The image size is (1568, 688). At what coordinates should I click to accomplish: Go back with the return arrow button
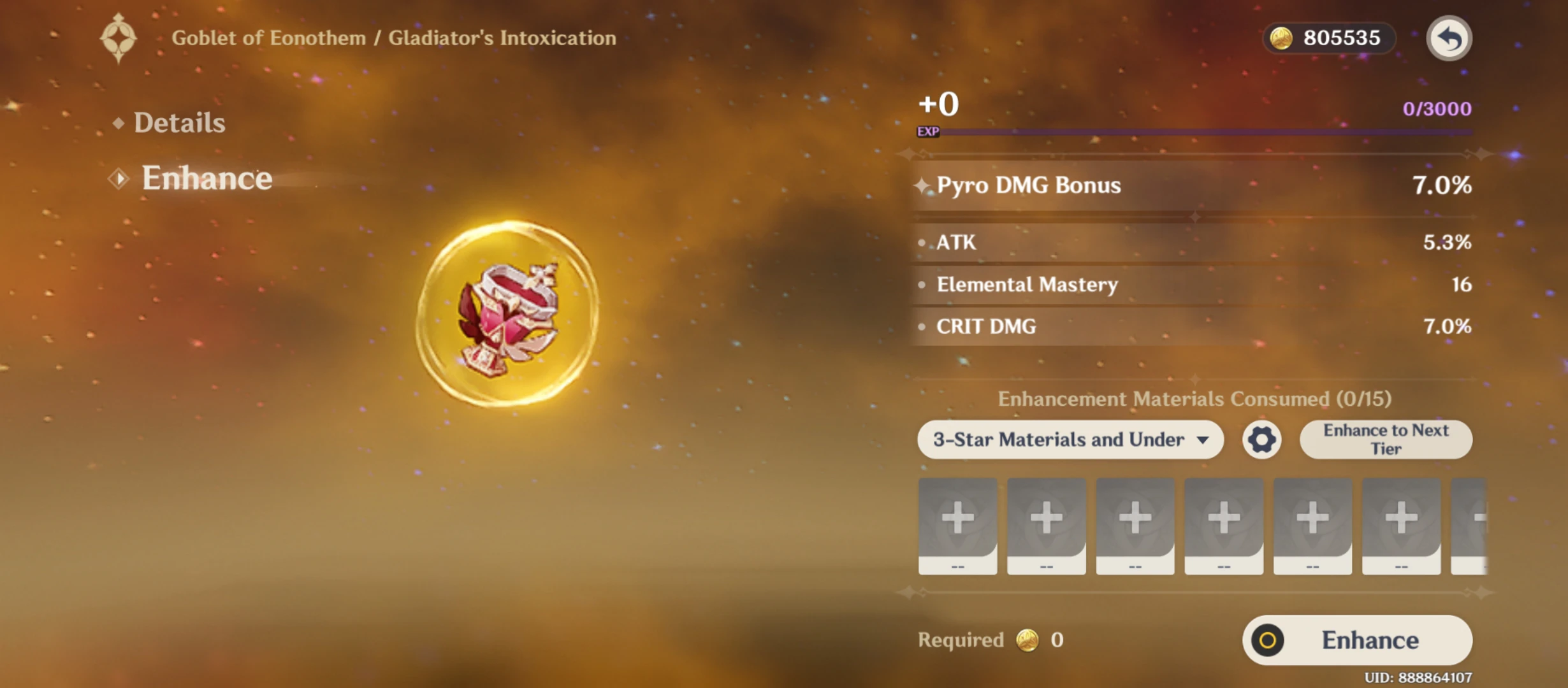click(x=1449, y=38)
